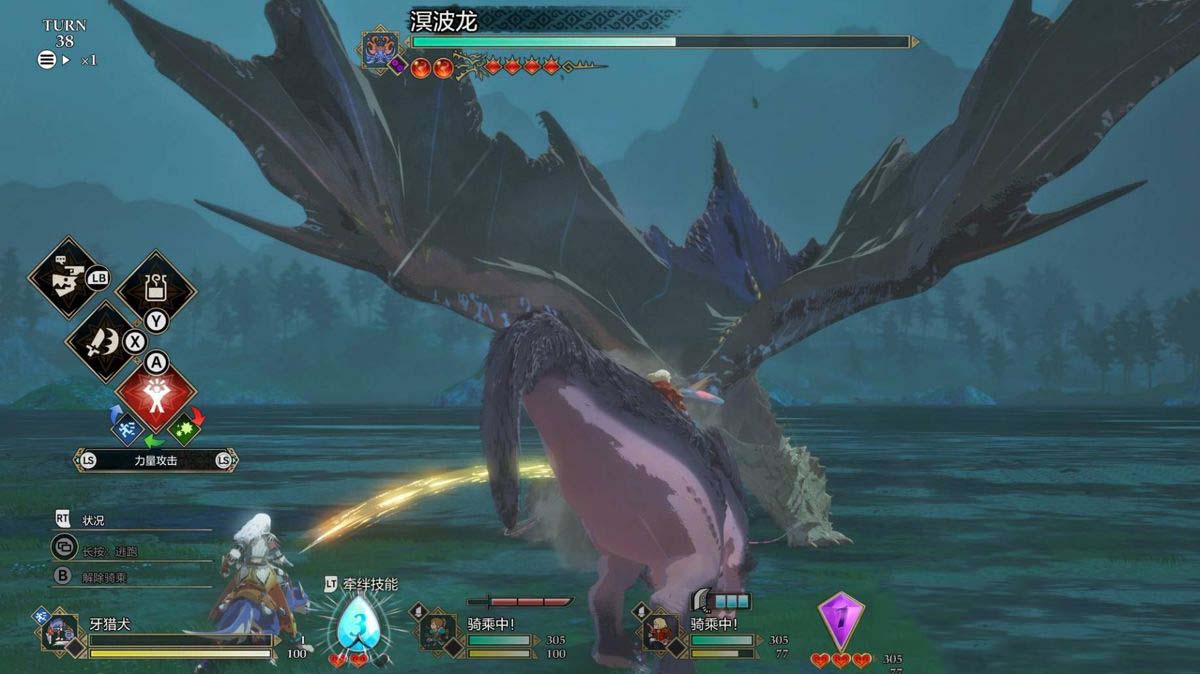
Task: Click the 力量攻击 attack label bar
Action: [x=155, y=460]
